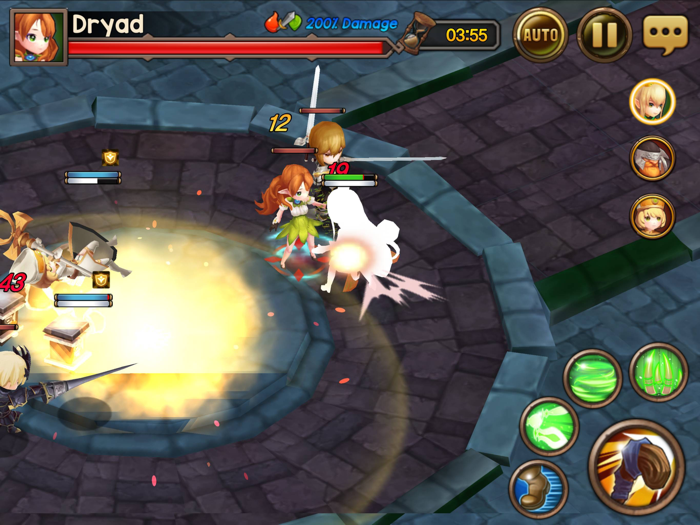Screen dimensions: 700x525
Task: Activate the green whirlwind skill
Action: pos(593,377)
